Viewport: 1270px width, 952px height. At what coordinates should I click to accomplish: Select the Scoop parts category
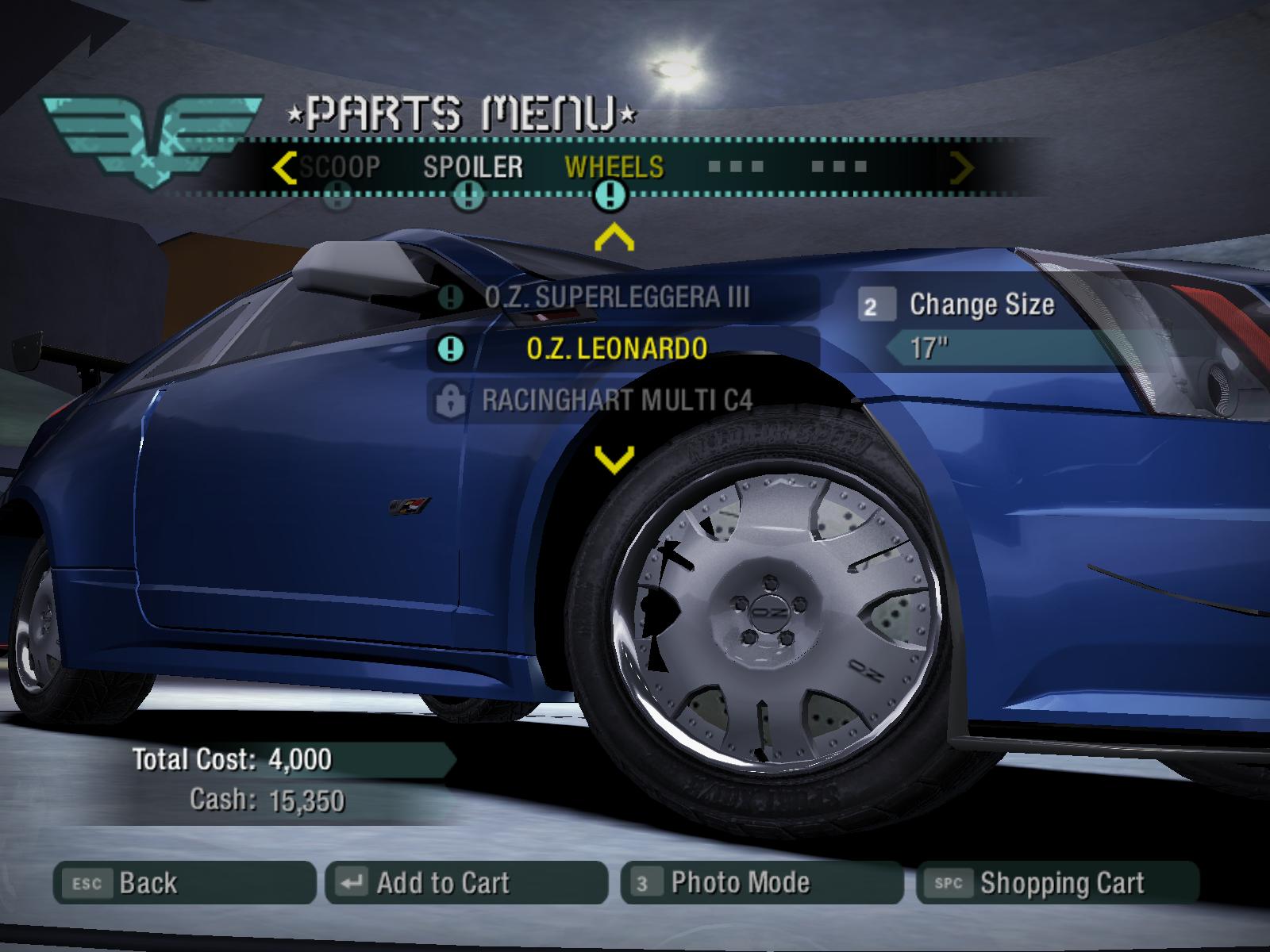340,167
